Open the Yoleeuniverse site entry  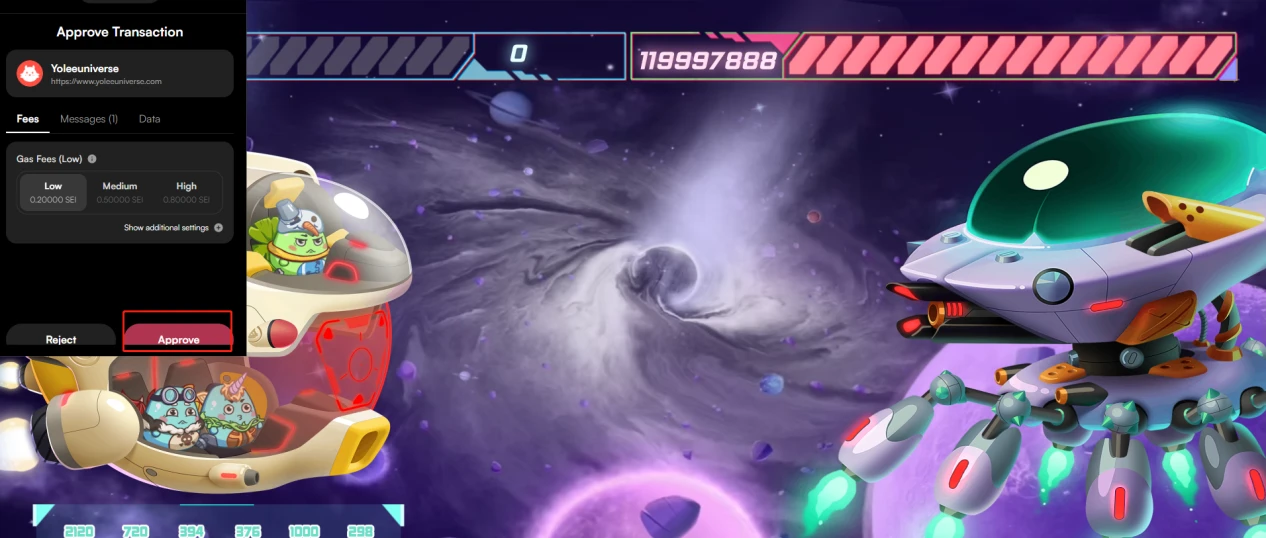point(119,74)
